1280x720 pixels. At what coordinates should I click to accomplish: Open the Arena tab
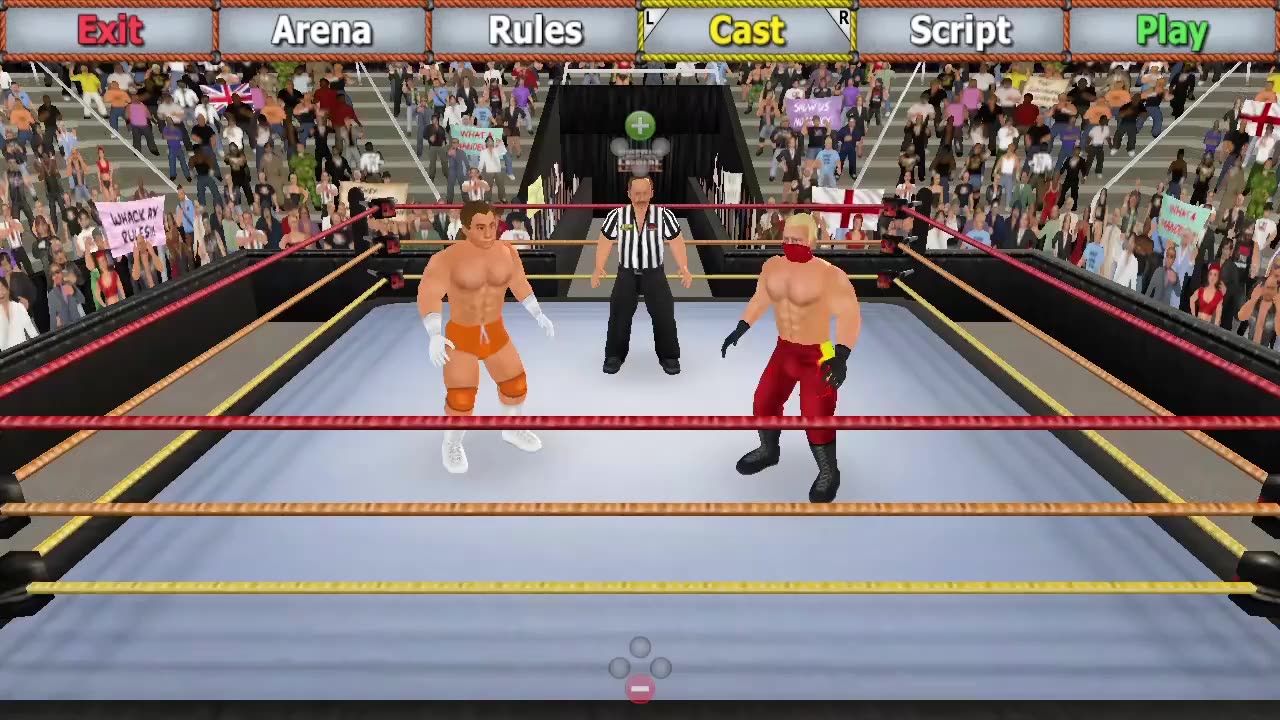click(x=322, y=31)
